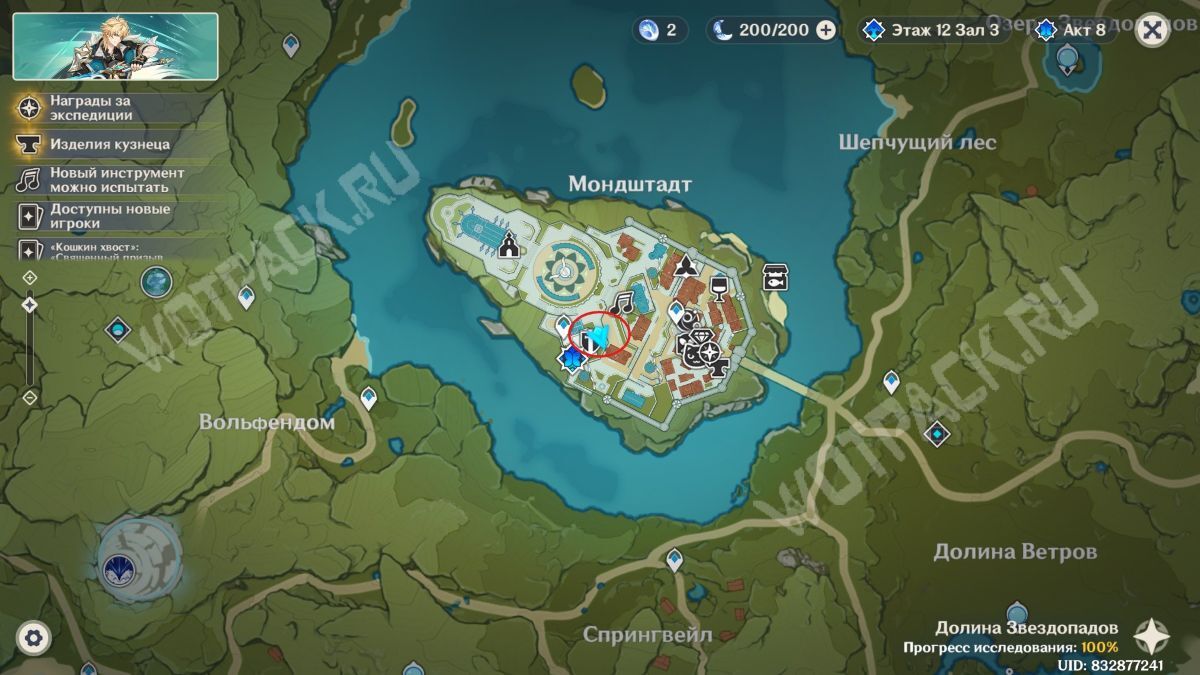Click the map zoom slider handle
The image size is (1200, 675).
[x=30, y=303]
